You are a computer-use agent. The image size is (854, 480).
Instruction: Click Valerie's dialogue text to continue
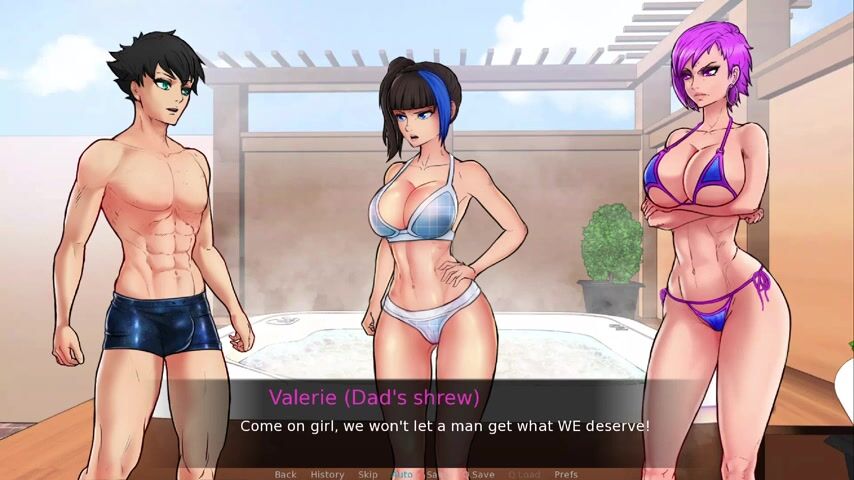pos(444,426)
